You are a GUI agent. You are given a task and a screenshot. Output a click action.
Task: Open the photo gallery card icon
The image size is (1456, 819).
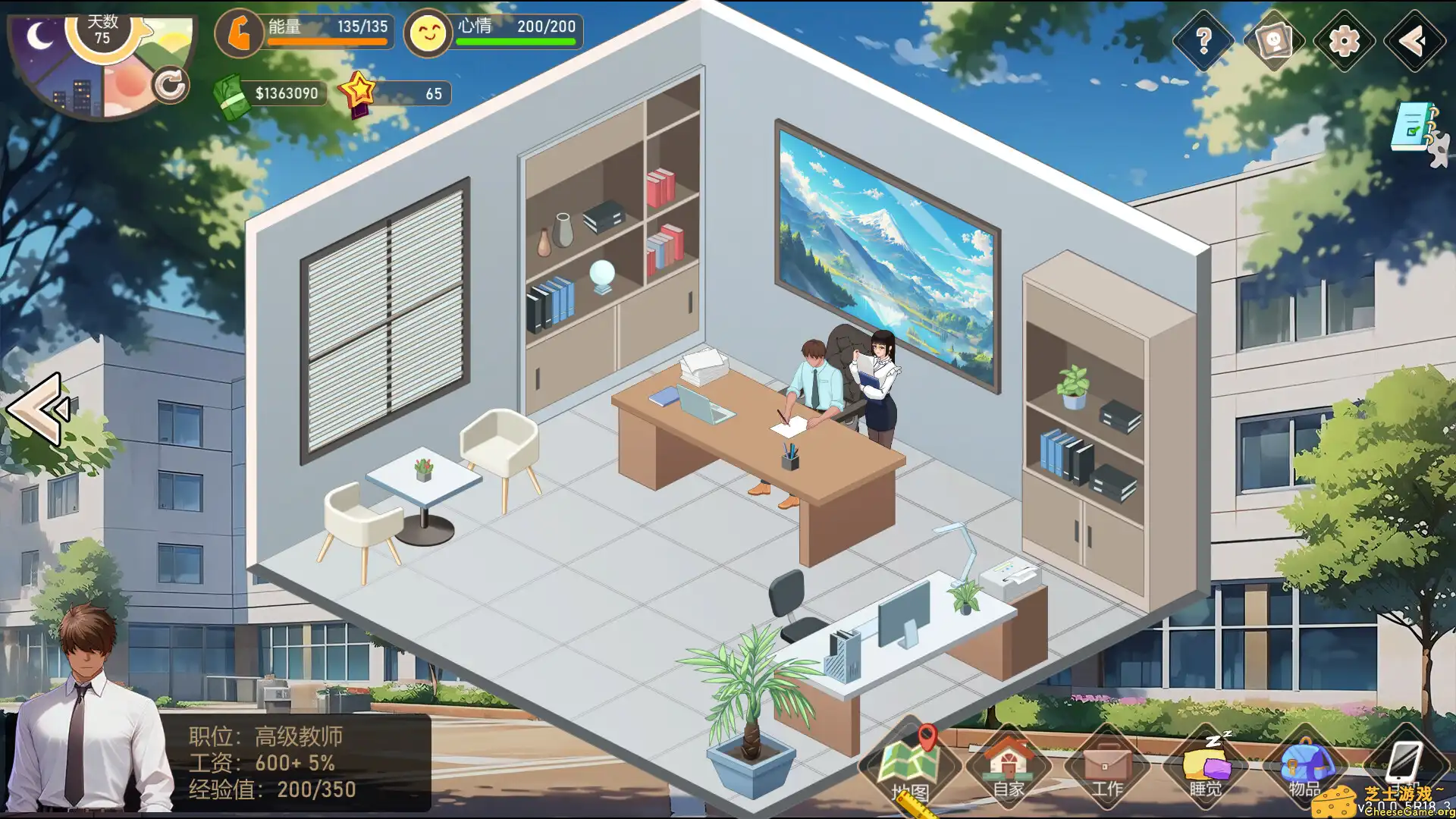(1272, 40)
